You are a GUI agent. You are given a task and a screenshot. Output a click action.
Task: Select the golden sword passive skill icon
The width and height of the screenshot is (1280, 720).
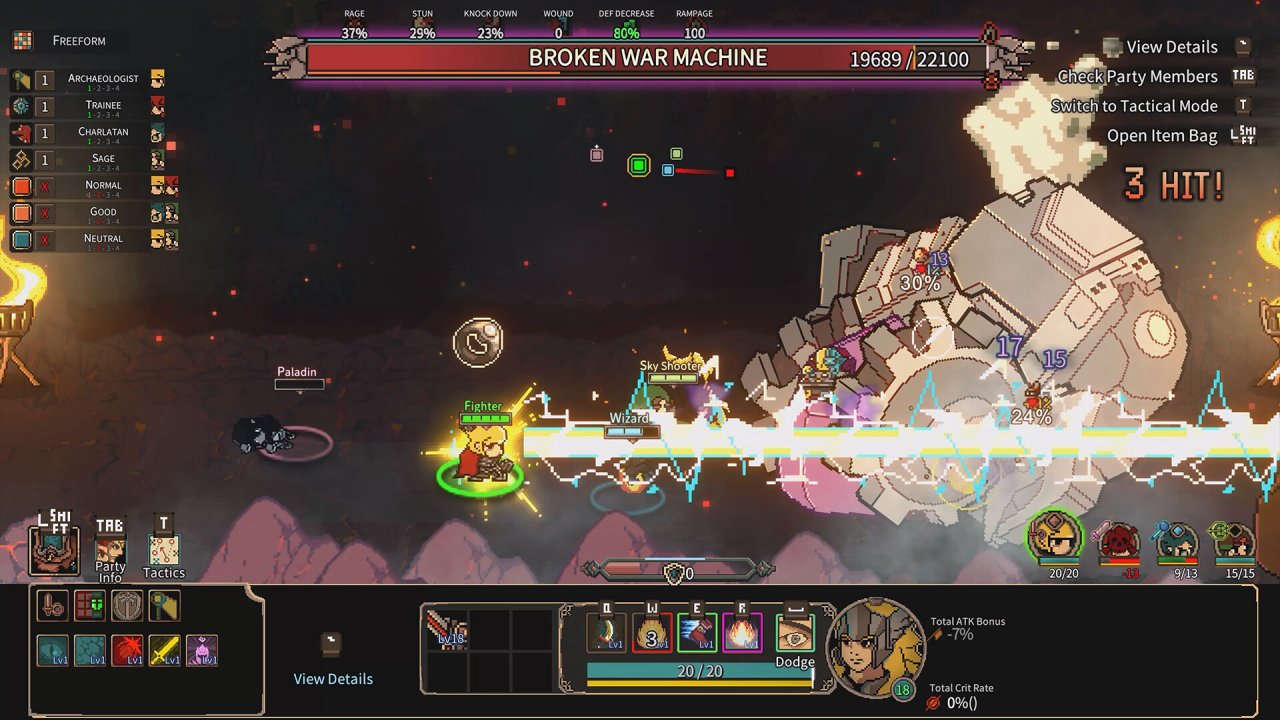click(x=164, y=650)
